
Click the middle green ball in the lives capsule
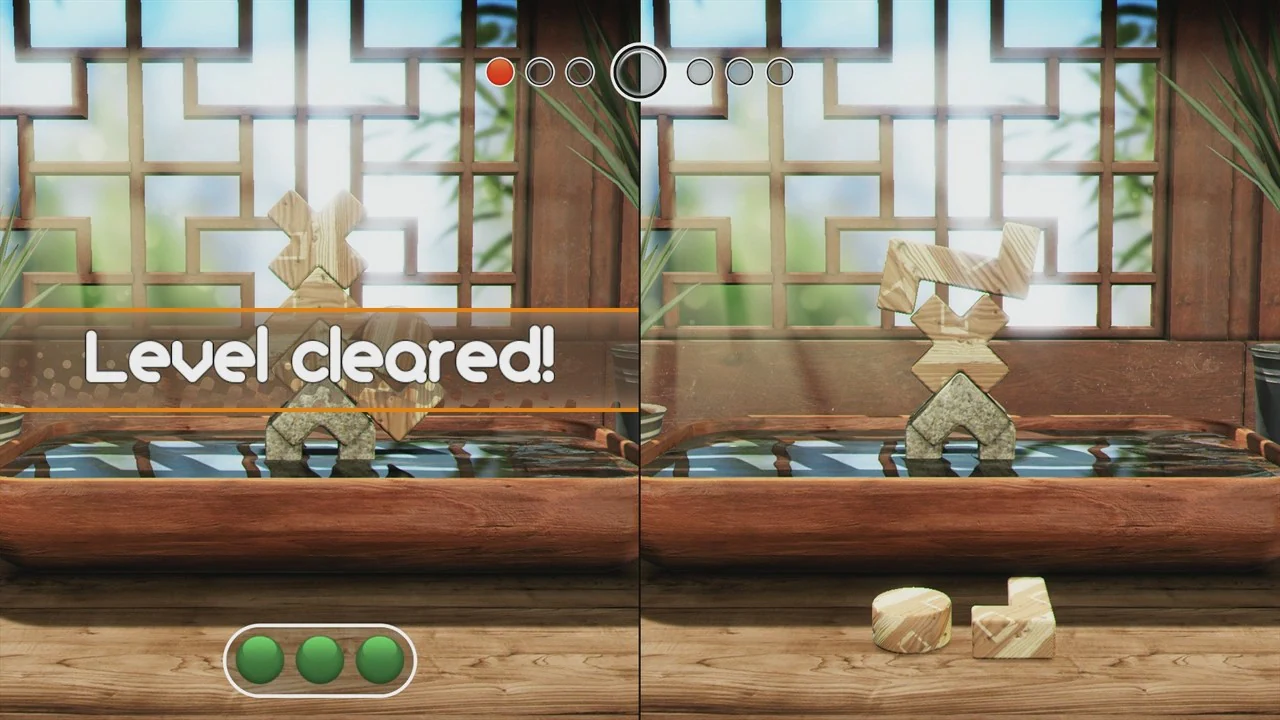(319, 658)
